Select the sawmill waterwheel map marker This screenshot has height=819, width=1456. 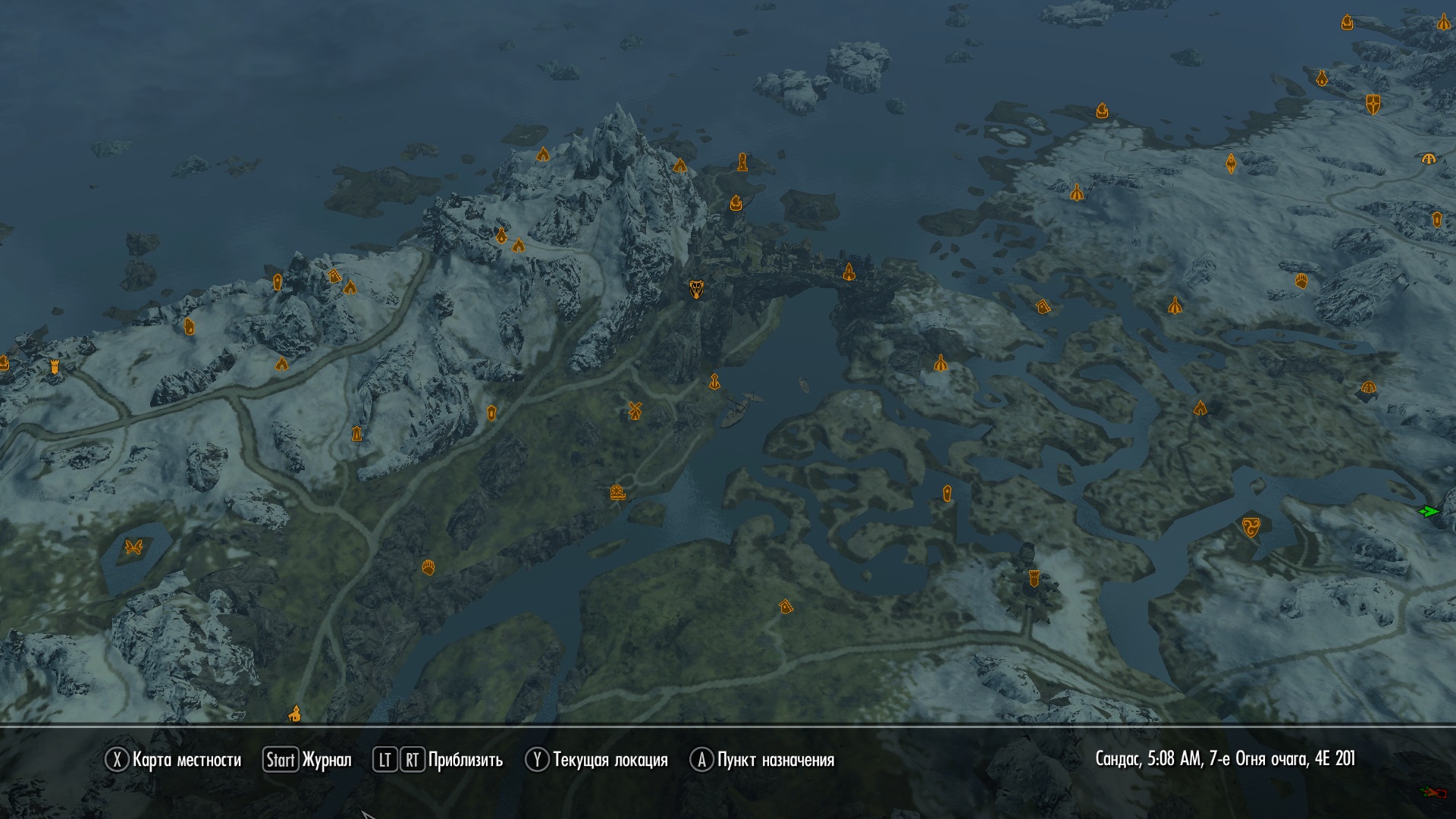617,493
